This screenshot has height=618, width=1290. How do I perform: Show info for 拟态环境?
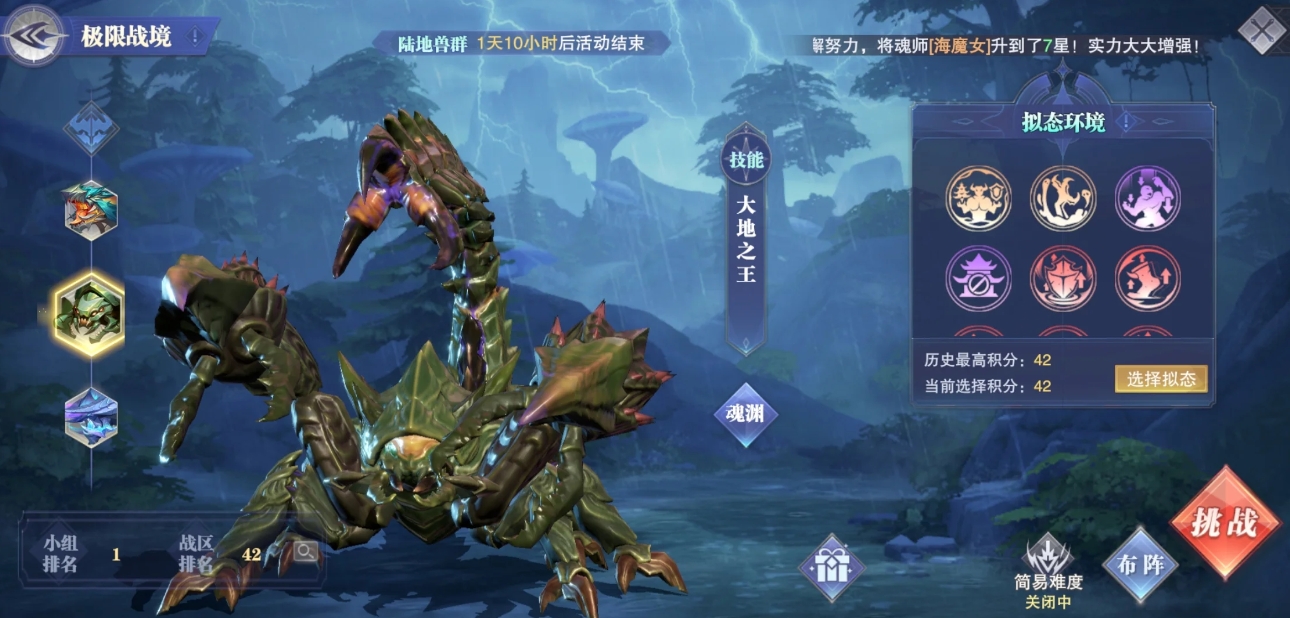pos(1127,123)
